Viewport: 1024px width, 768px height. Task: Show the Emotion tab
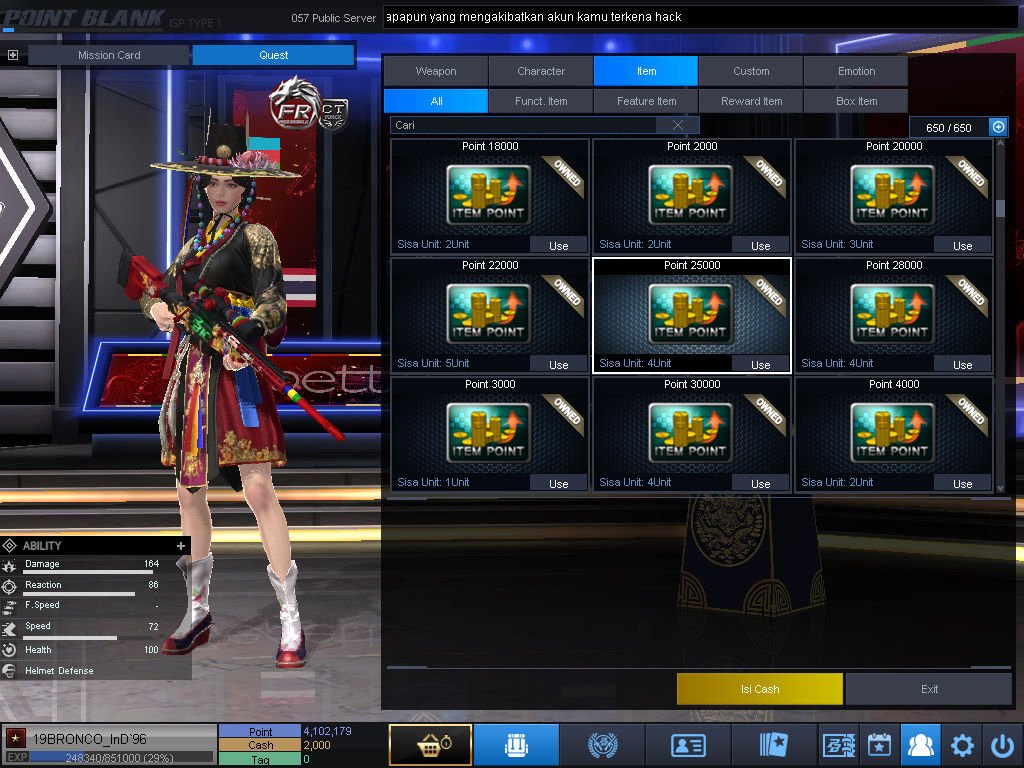pos(856,71)
